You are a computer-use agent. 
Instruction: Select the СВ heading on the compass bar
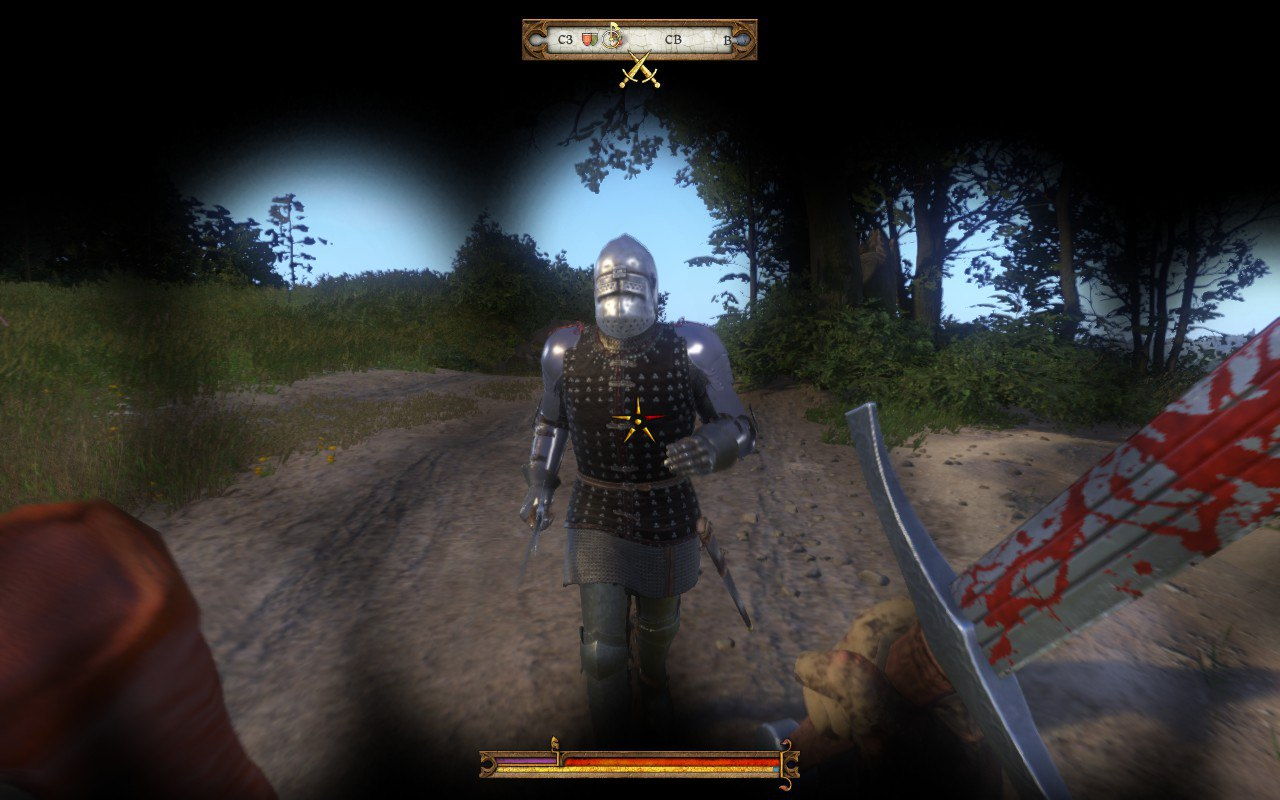click(674, 40)
